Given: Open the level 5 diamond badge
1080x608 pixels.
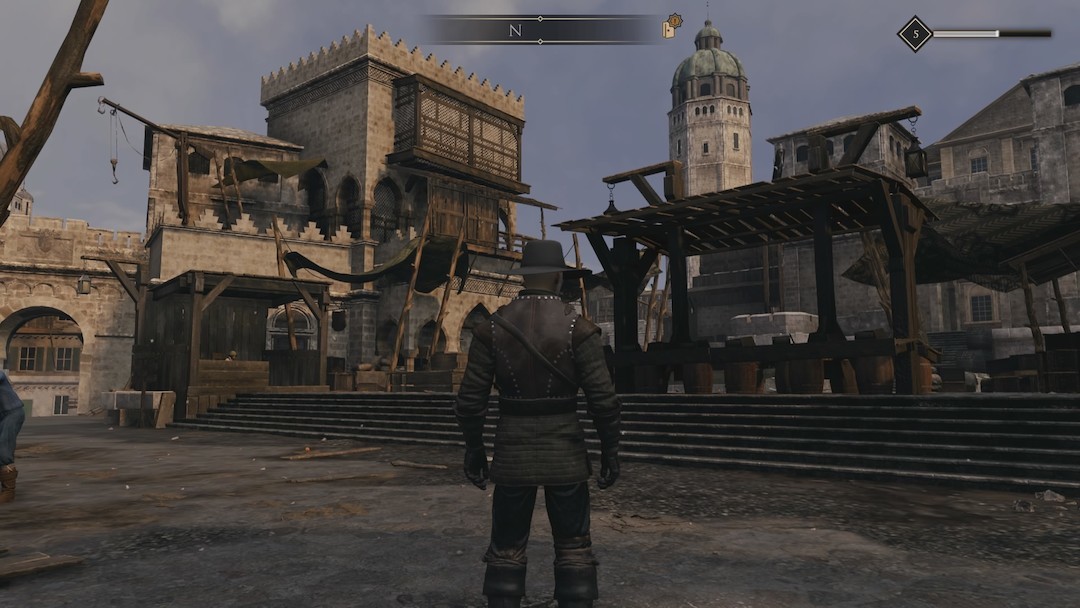Looking at the screenshot, I should [914, 34].
